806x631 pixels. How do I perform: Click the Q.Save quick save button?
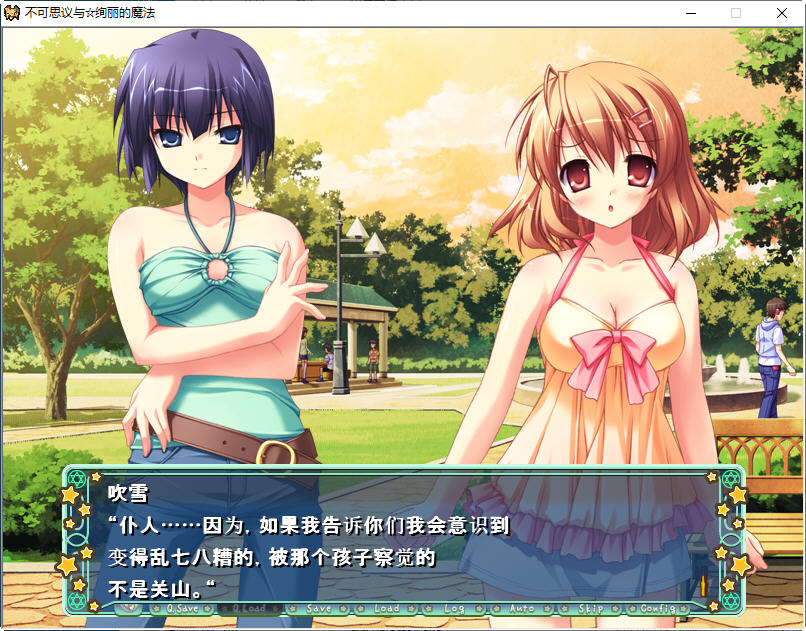(183, 608)
